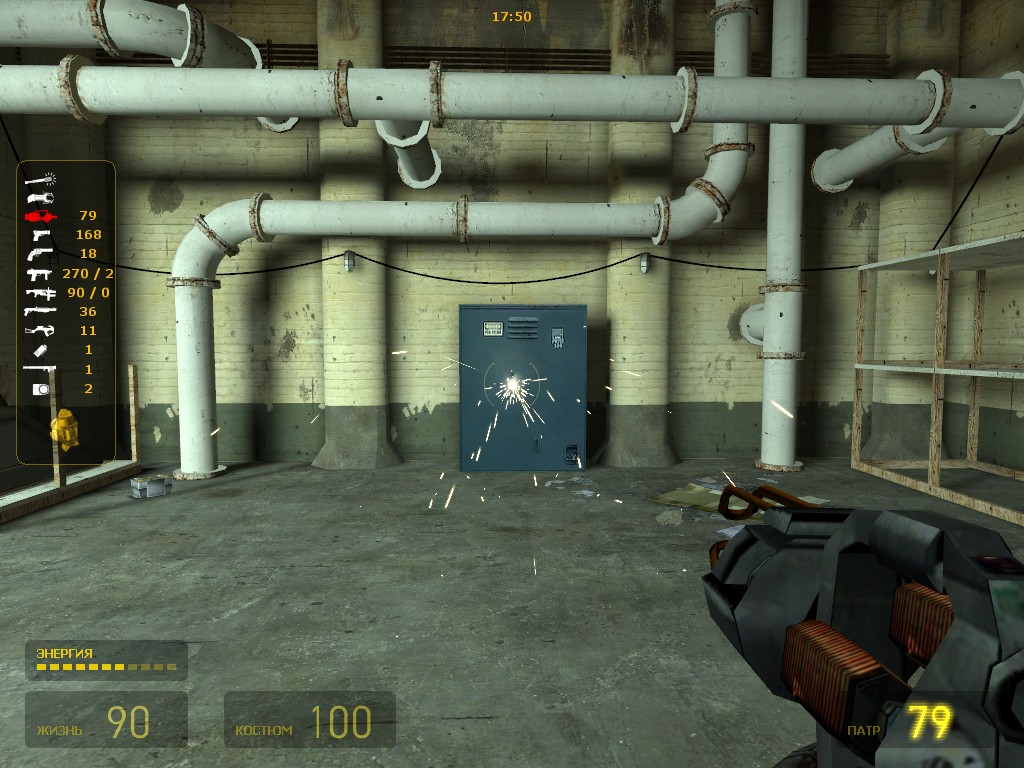
Task: Select the shotgun icon
Action: click(x=41, y=311)
